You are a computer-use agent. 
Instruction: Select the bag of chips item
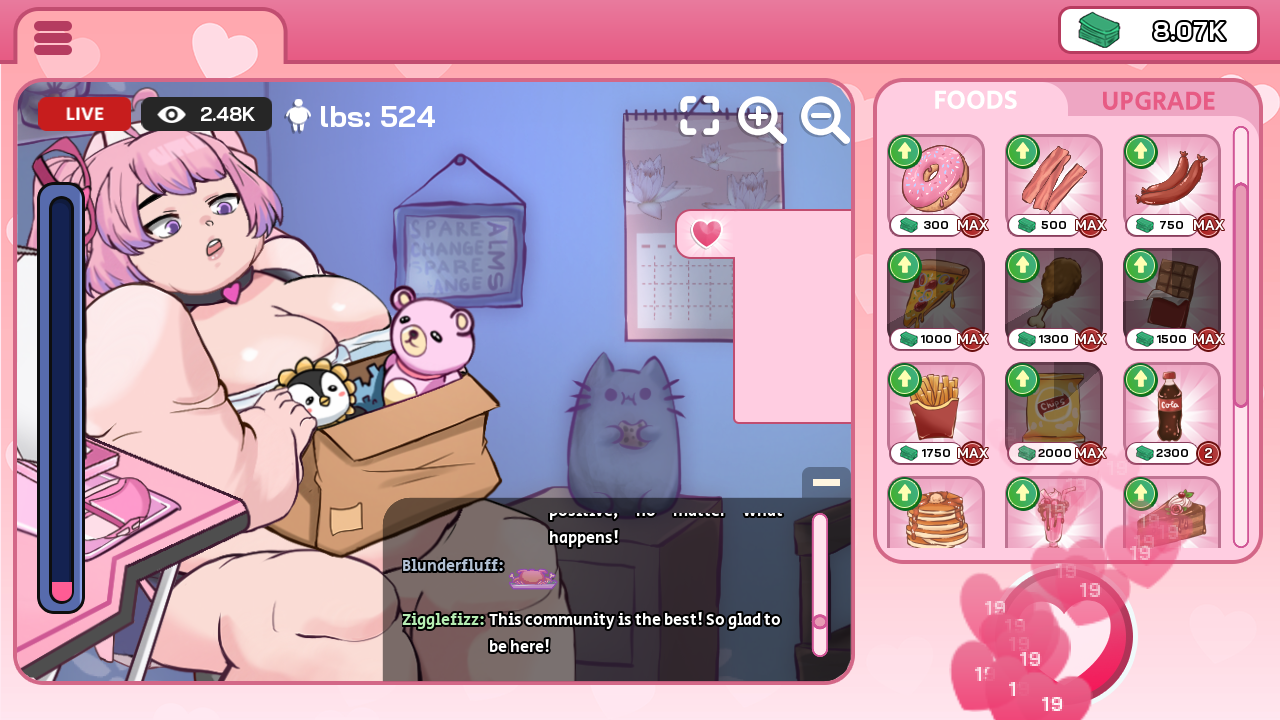pyautogui.click(x=1054, y=408)
